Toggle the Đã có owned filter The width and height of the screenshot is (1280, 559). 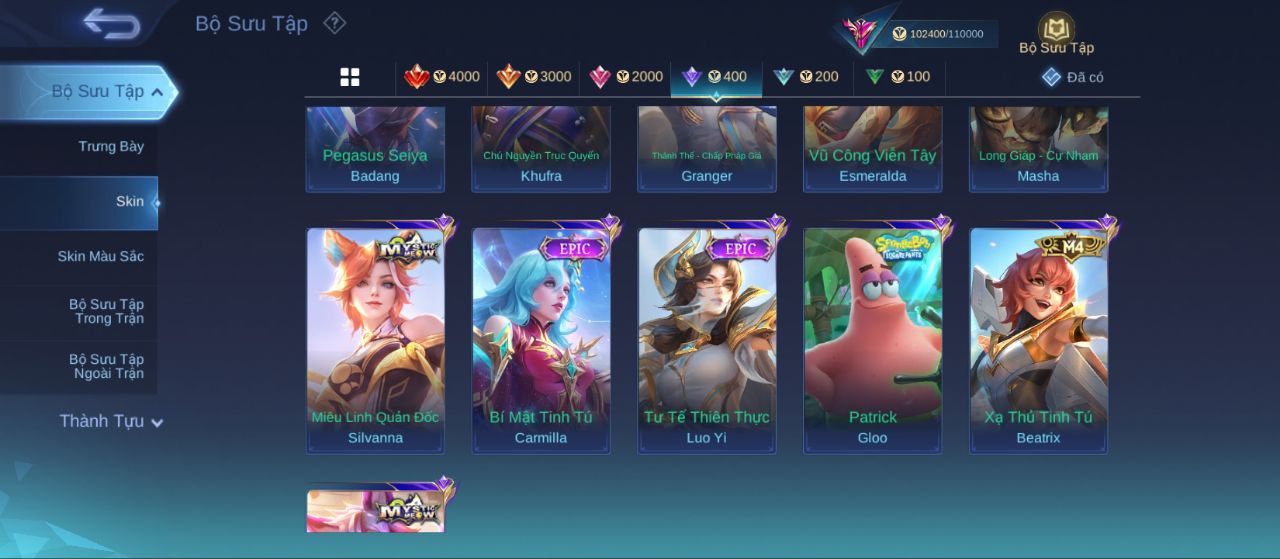(x=1072, y=77)
